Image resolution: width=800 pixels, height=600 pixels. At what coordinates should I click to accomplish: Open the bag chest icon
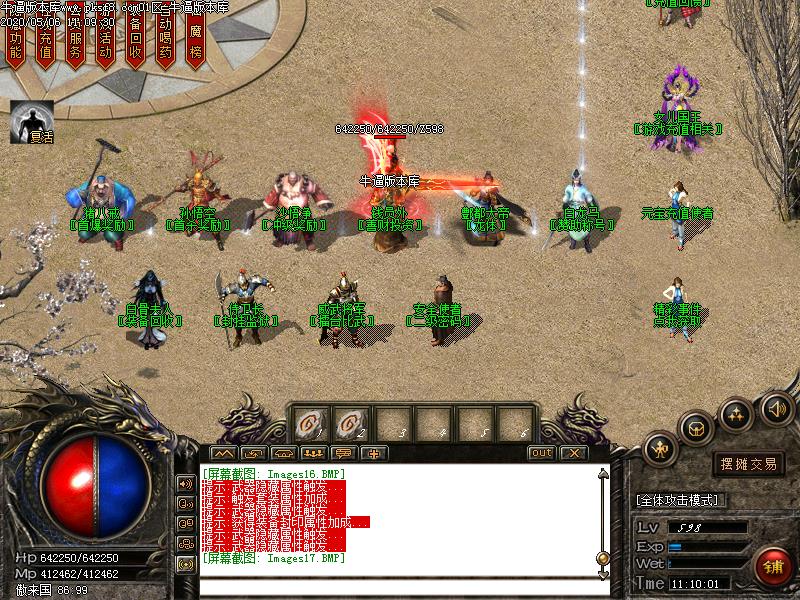click(696, 428)
